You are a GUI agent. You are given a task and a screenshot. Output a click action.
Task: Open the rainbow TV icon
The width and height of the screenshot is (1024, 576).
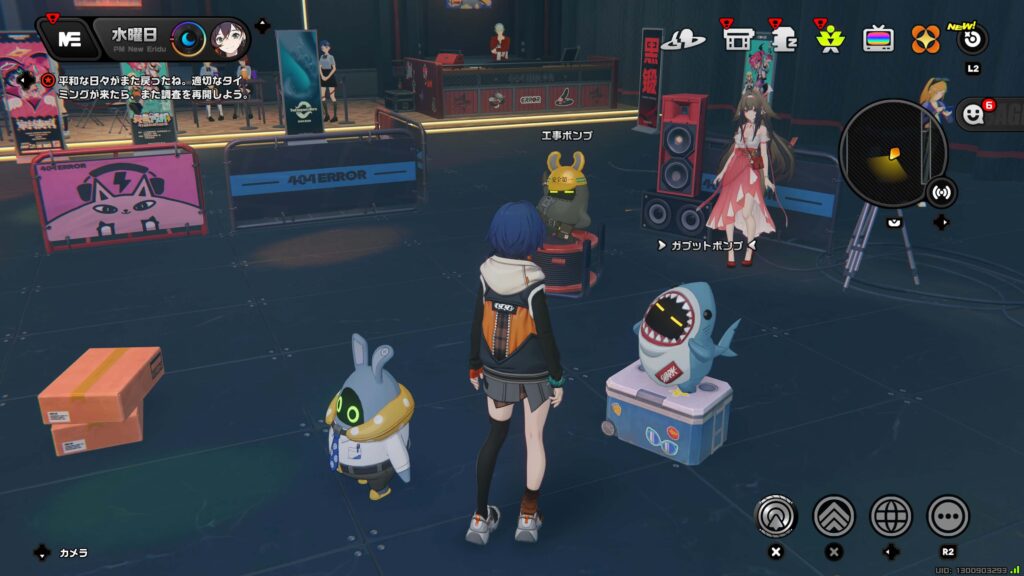pos(879,40)
